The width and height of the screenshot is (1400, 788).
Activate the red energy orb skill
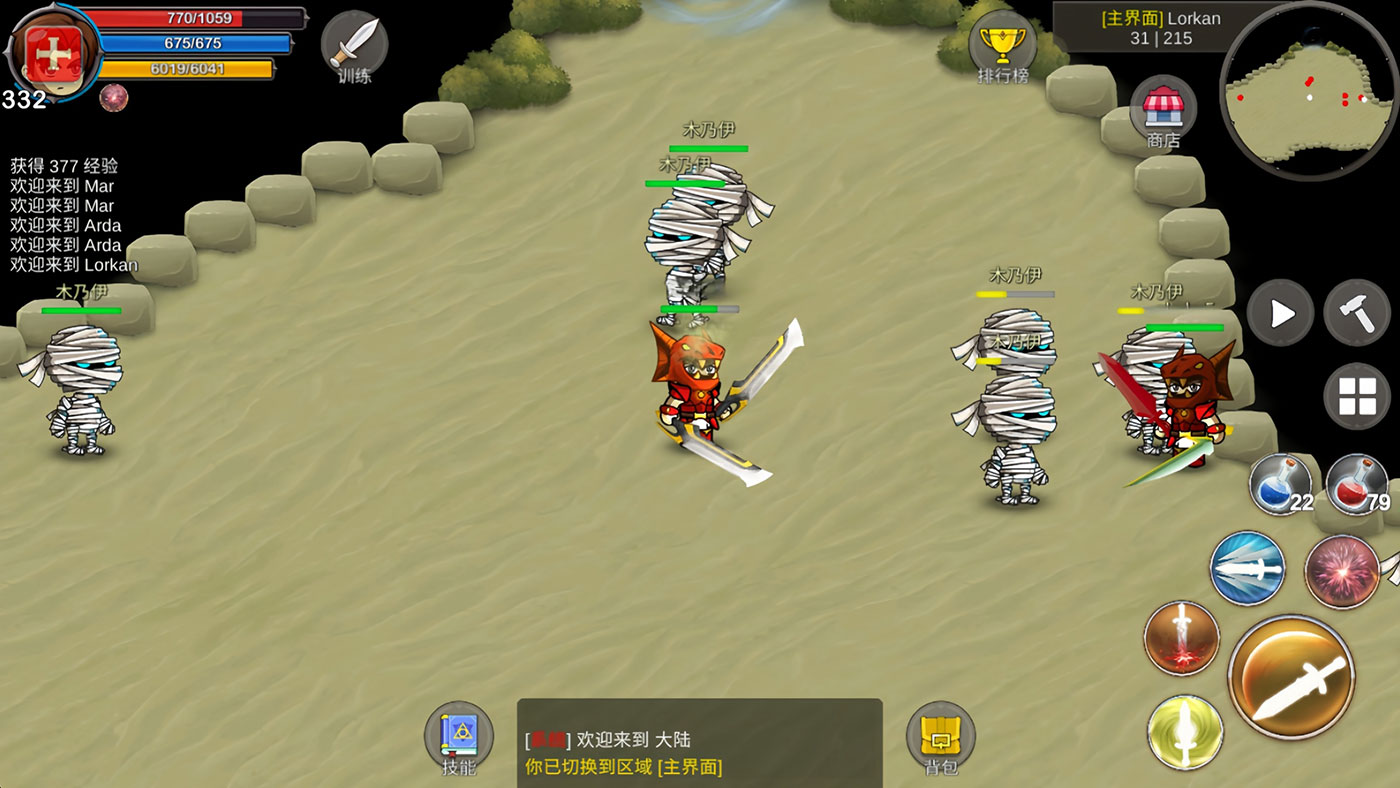click(1342, 571)
